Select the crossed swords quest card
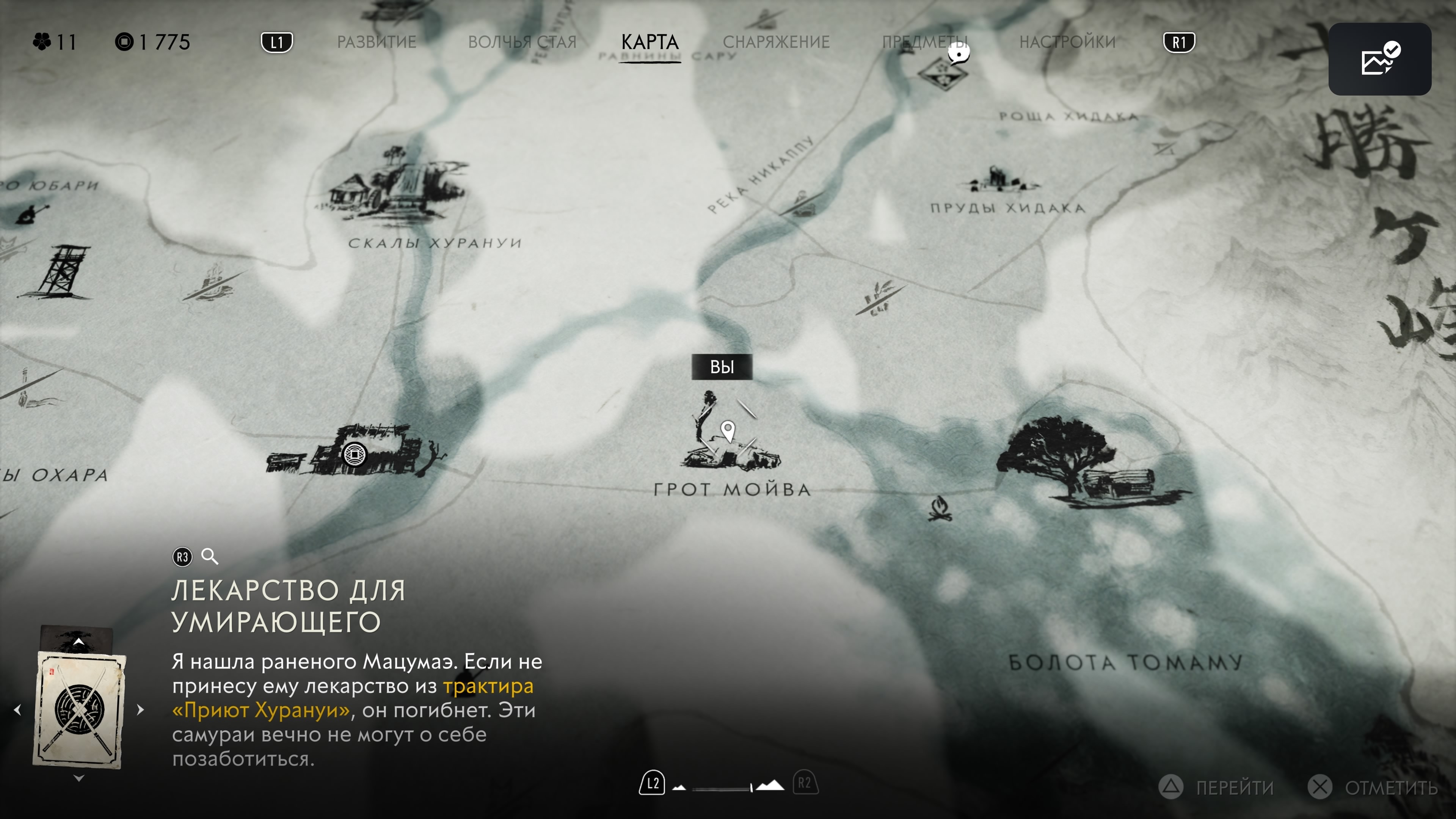1456x819 pixels. (79, 709)
